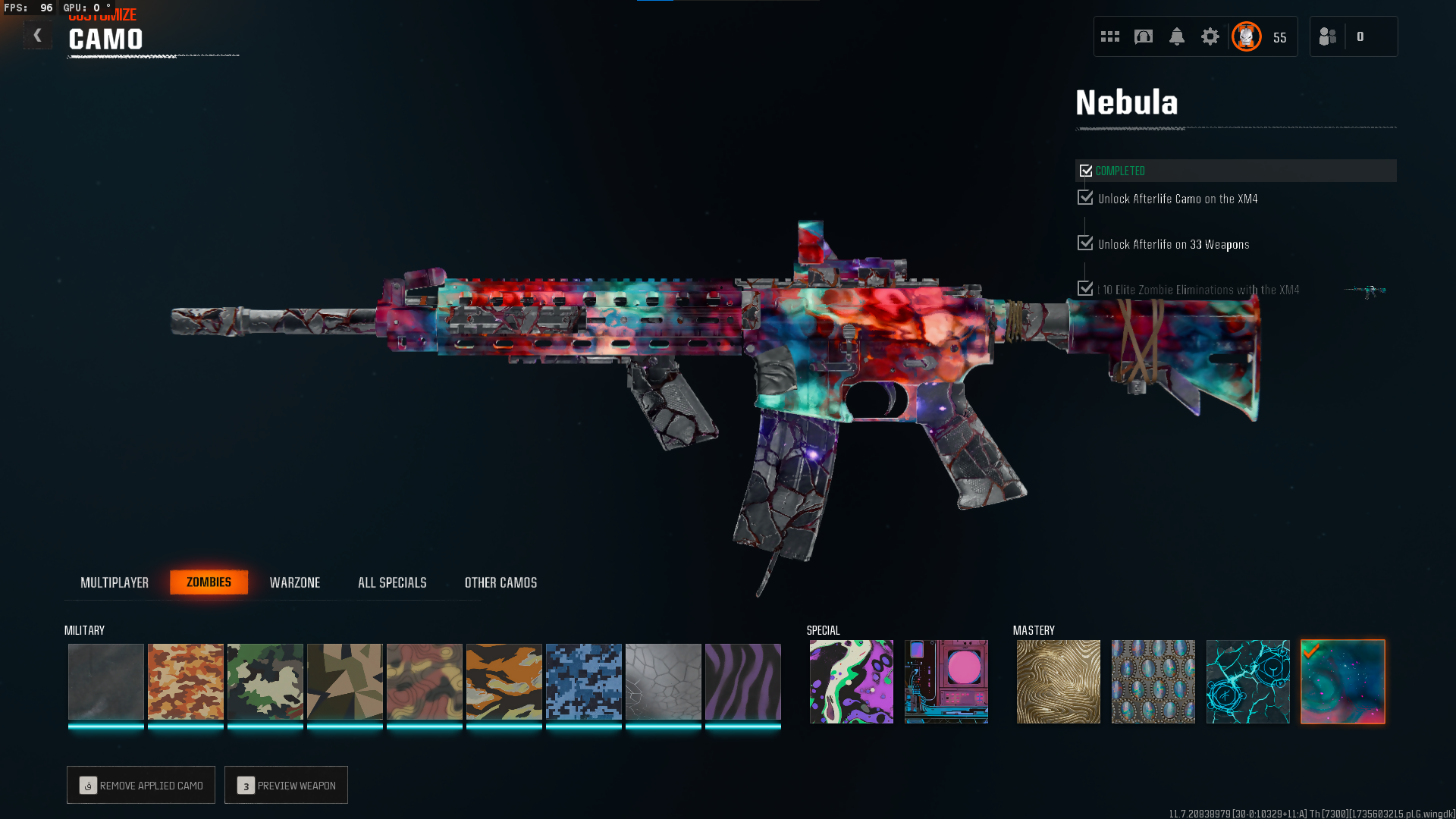Open the Warzone camo tab
This screenshot has height=819, width=1456.
click(295, 582)
